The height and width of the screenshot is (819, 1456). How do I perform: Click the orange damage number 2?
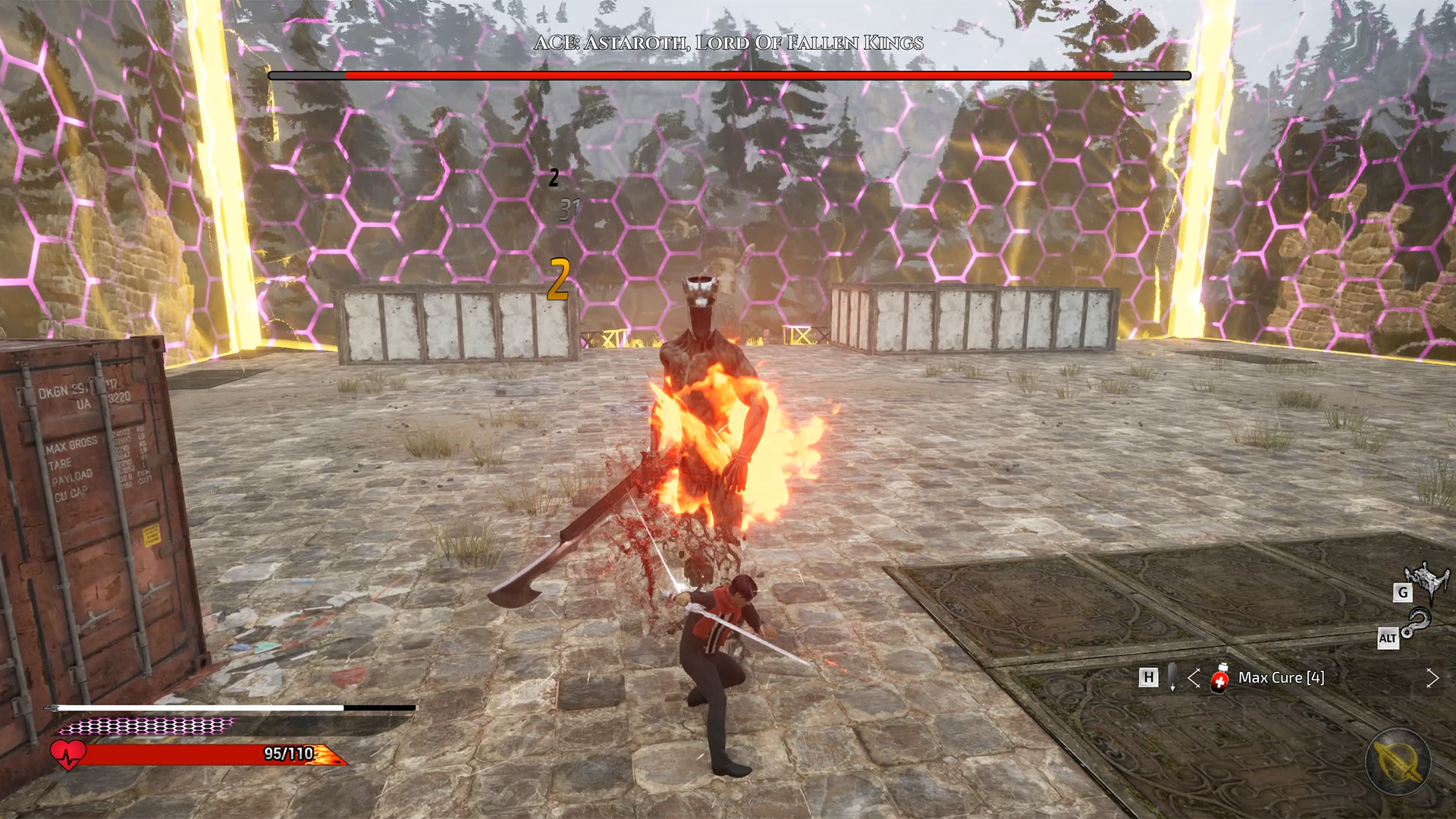tap(559, 280)
